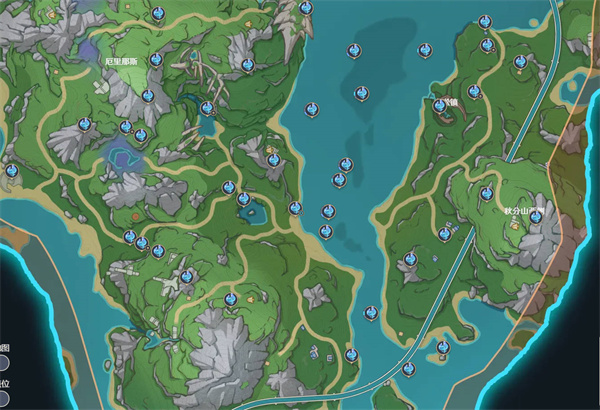600x410 pixels.
Task: Click the marker on the 镇 town label
Action: coord(439,105)
